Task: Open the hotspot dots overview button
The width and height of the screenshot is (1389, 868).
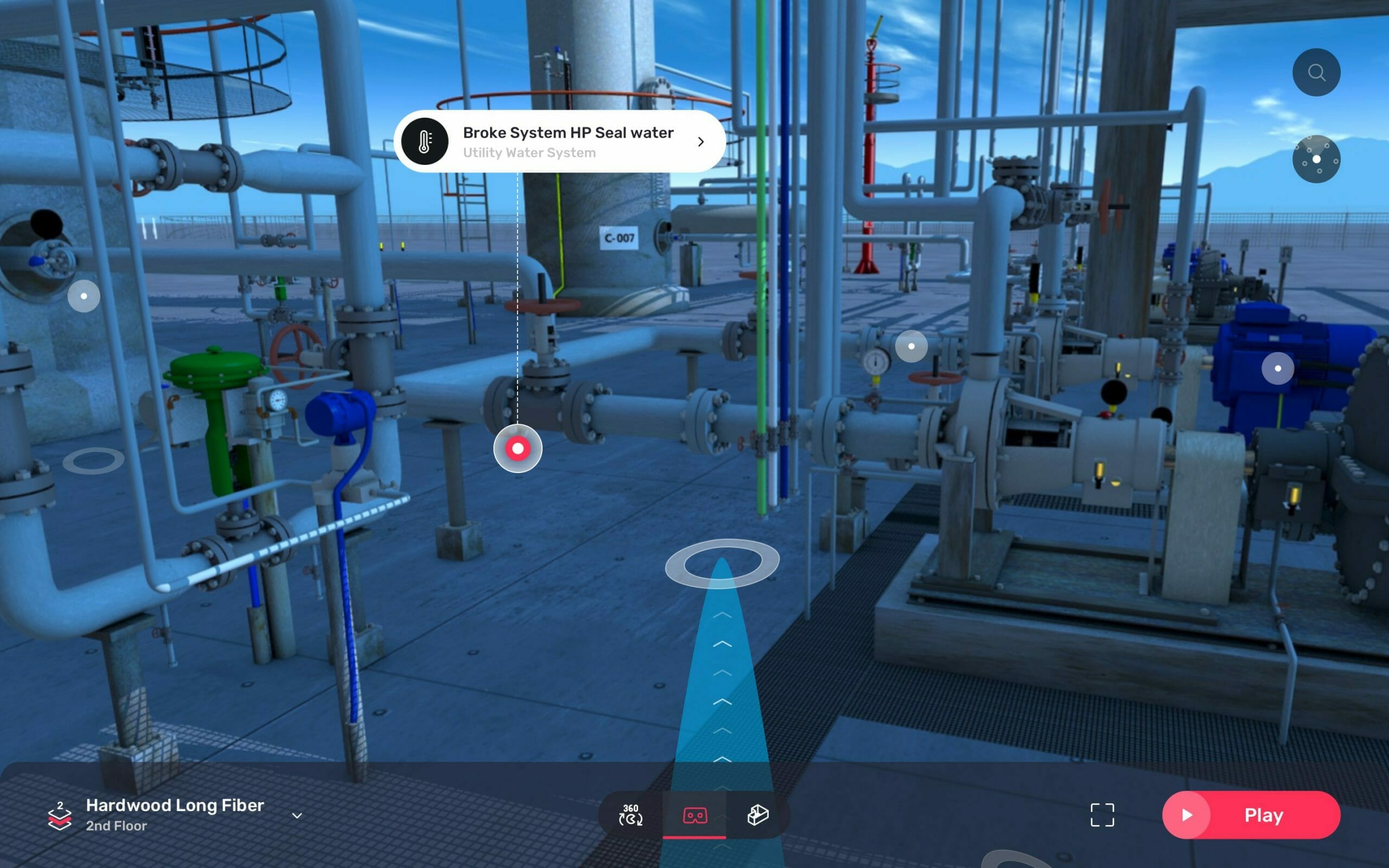Action: coord(1316,159)
